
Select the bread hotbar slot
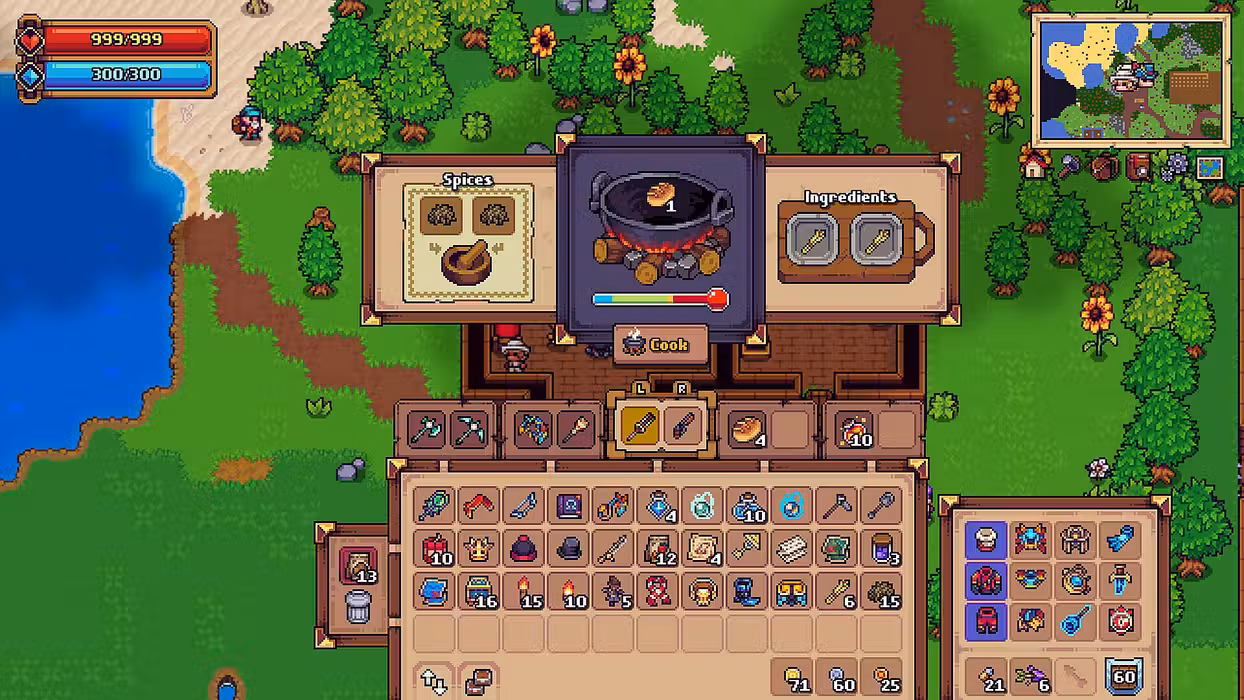(745, 428)
